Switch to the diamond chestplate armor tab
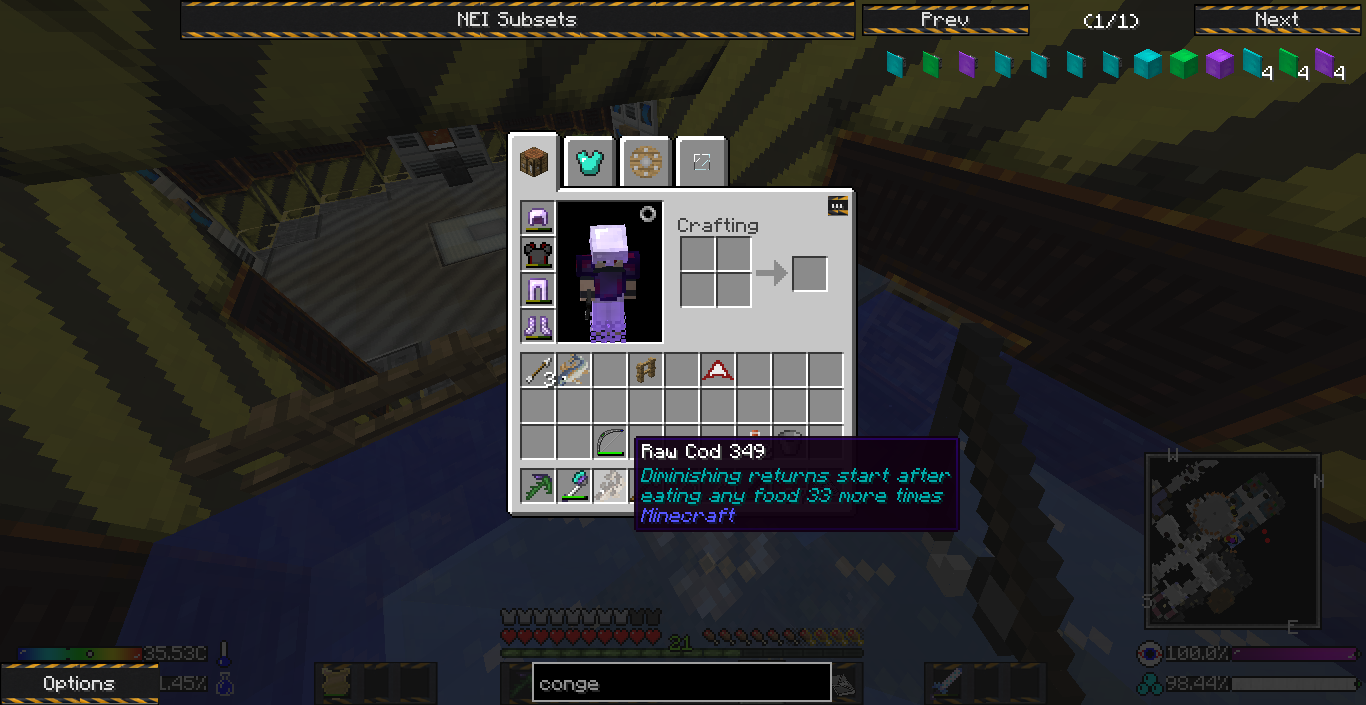Screen dimensions: 1366x705 (589, 161)
